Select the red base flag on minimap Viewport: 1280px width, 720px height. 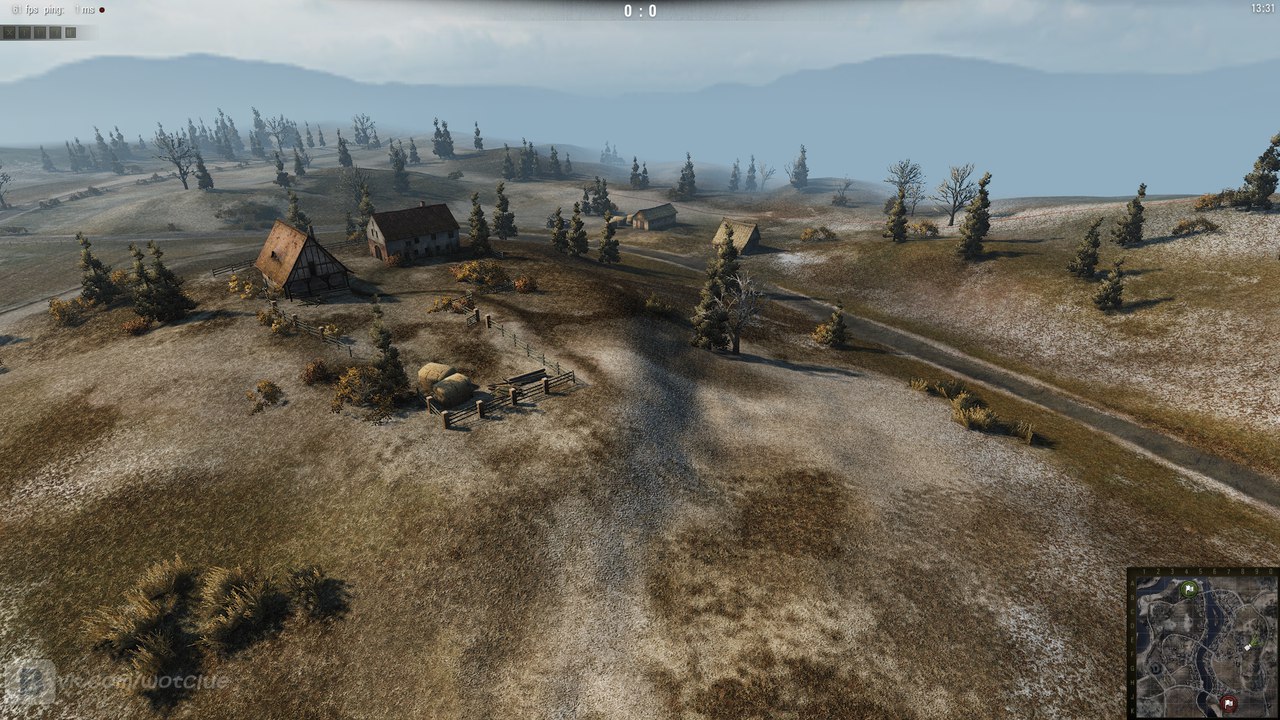(x=1227, y=703)
